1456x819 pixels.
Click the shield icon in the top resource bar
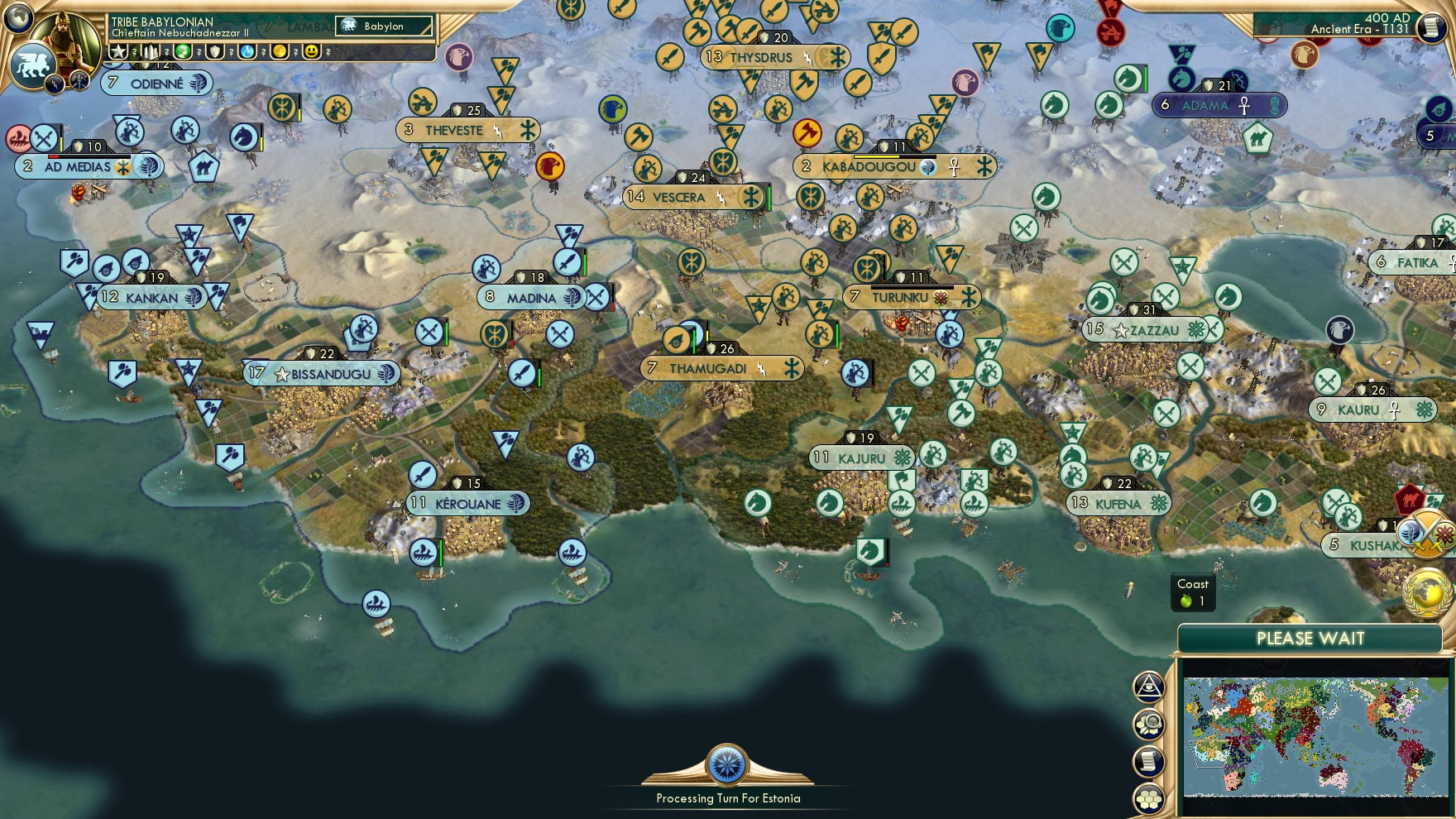pos(213,54)
